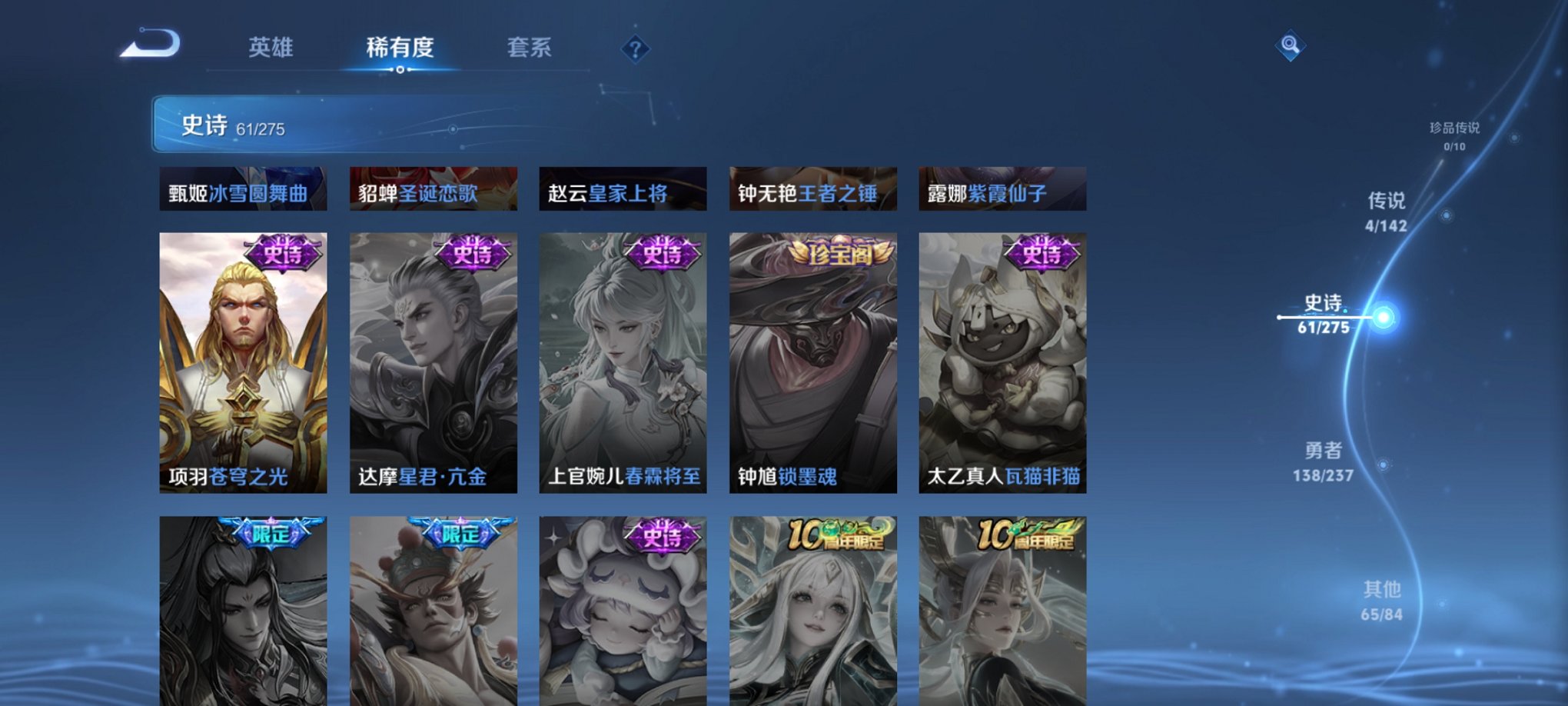Click the 甄姬冰雪圆舞曲 label
This screenshot has width=1568, height=706.
tap(238, 192)
